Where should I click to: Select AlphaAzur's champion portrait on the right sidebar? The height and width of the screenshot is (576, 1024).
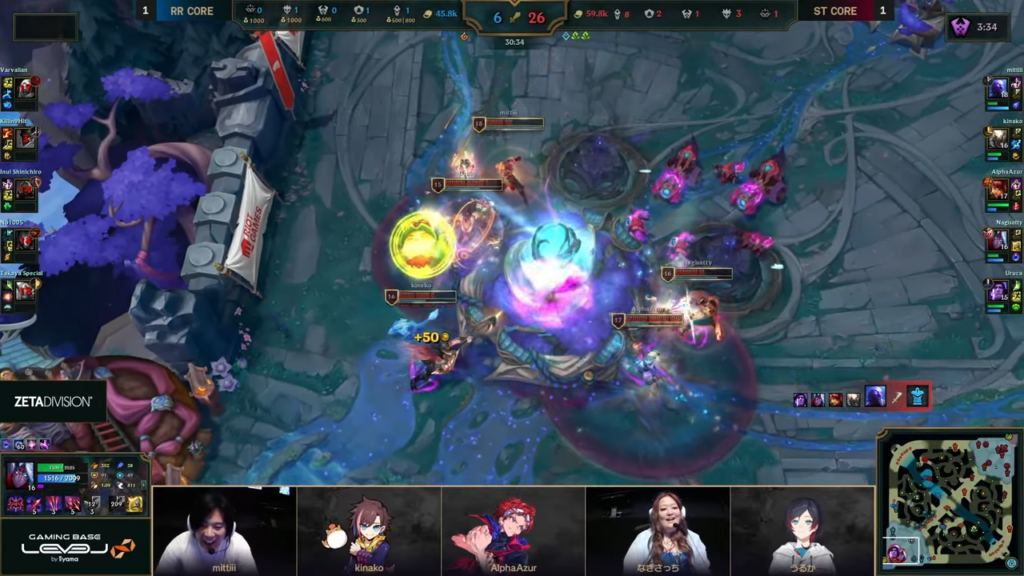pyautogui.click(x=998, y=191)
